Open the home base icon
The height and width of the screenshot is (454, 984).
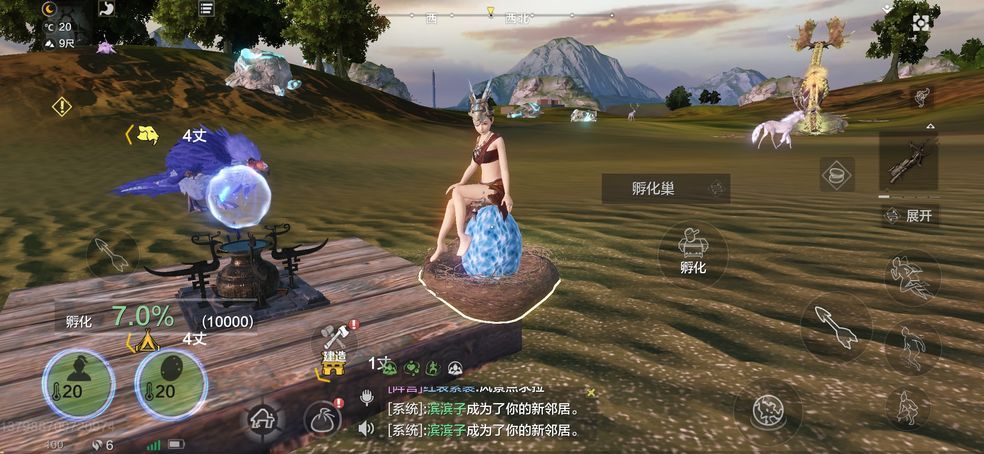pyautogui.click(x=262, y=419)
